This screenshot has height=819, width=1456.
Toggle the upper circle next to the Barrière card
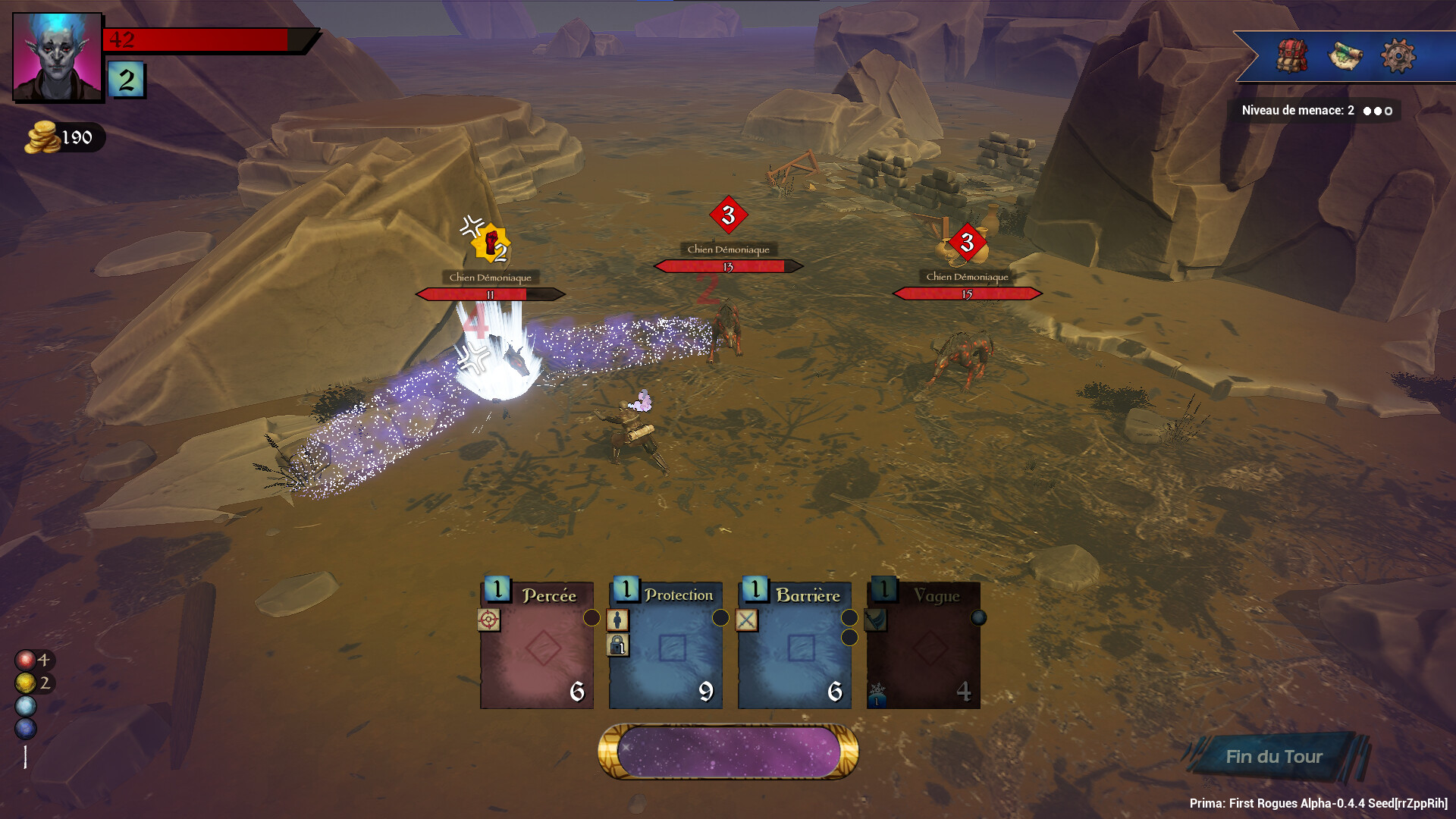click(849, 618)
